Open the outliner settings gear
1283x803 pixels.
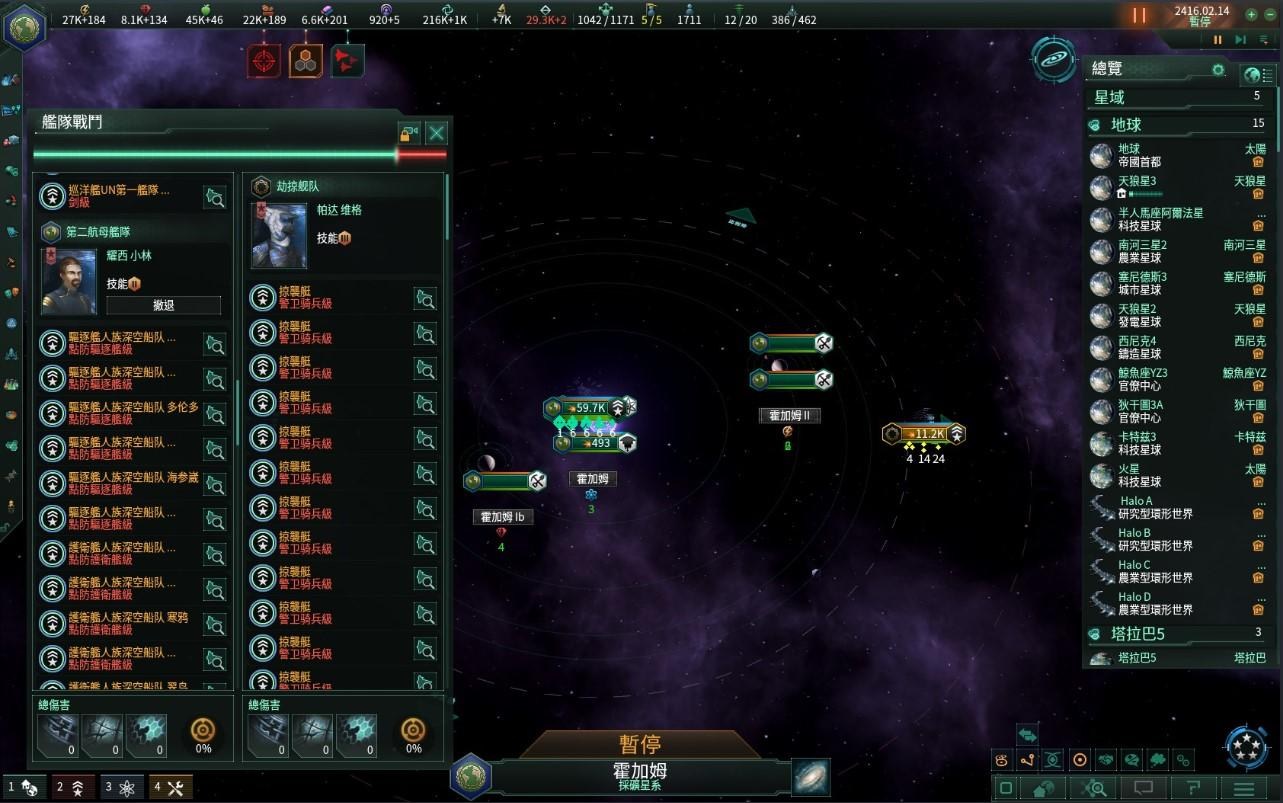(1218, 70)
